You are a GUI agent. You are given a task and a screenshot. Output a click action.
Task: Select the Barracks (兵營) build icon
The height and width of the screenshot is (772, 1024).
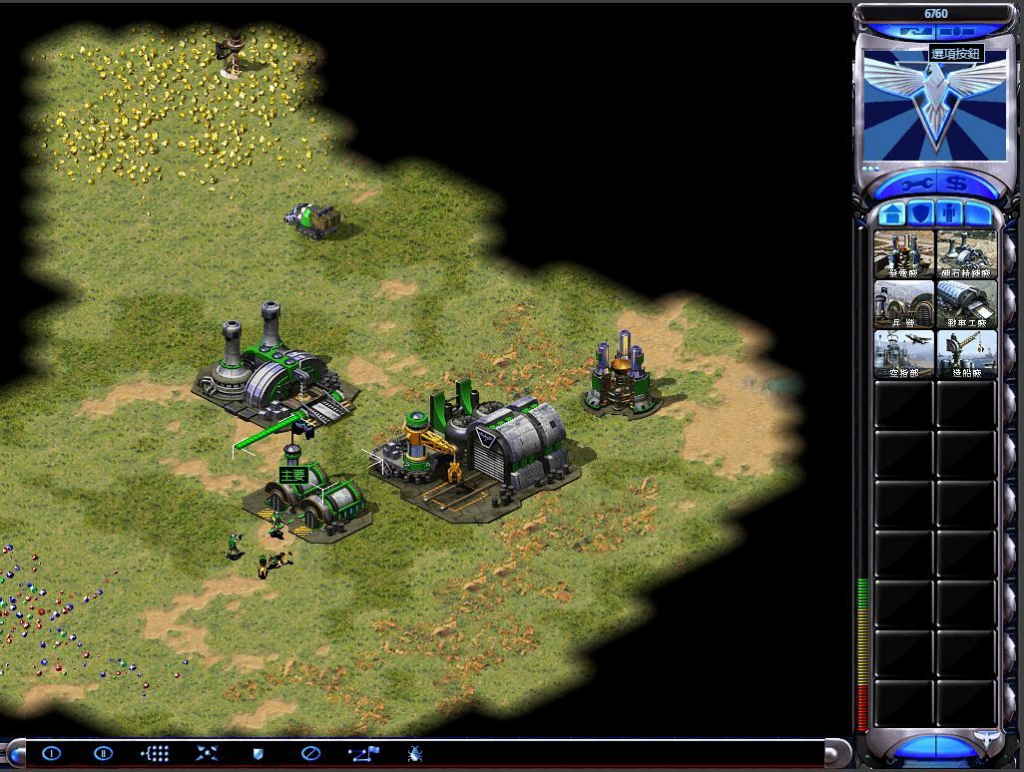tap(904, 303)
